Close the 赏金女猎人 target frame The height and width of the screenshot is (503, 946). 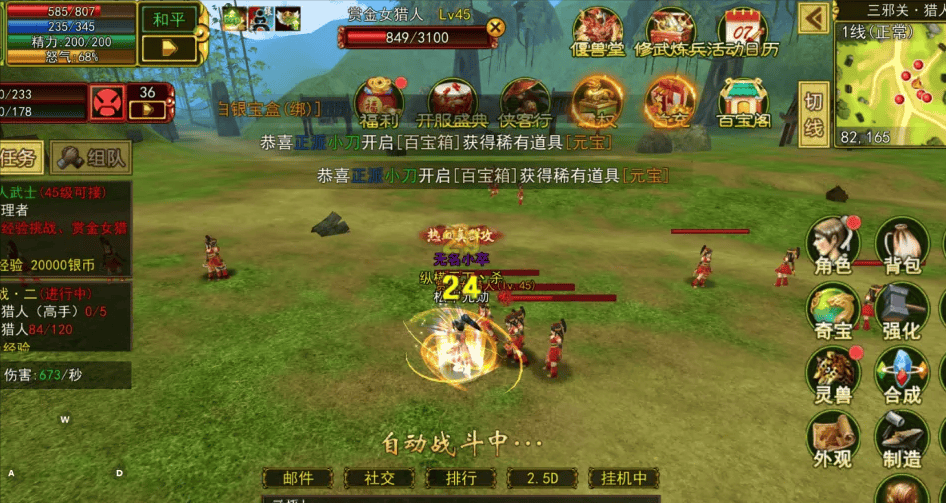[493, 29]
